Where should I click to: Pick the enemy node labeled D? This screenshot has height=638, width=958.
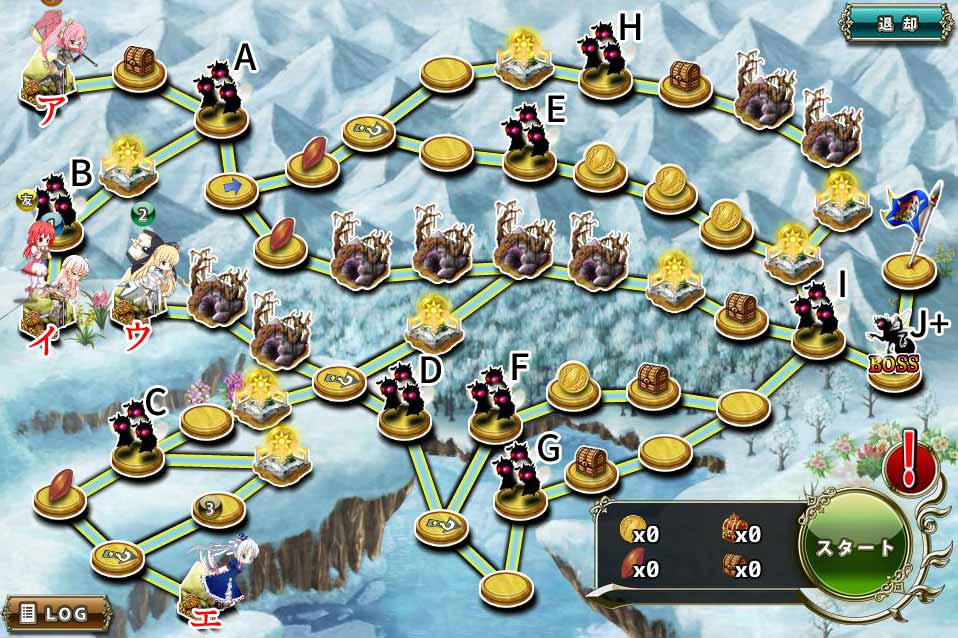[x=404, y=401]
